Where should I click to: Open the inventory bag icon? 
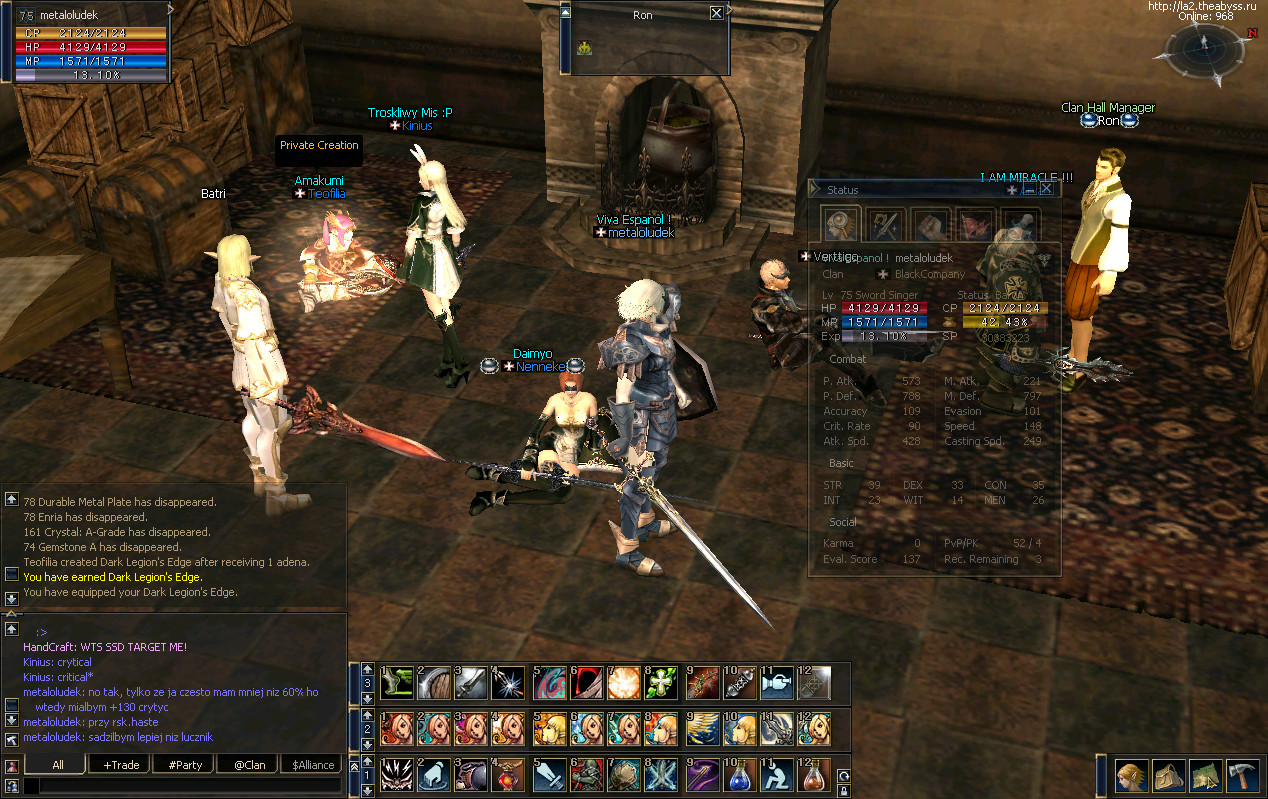[1168, 776]
